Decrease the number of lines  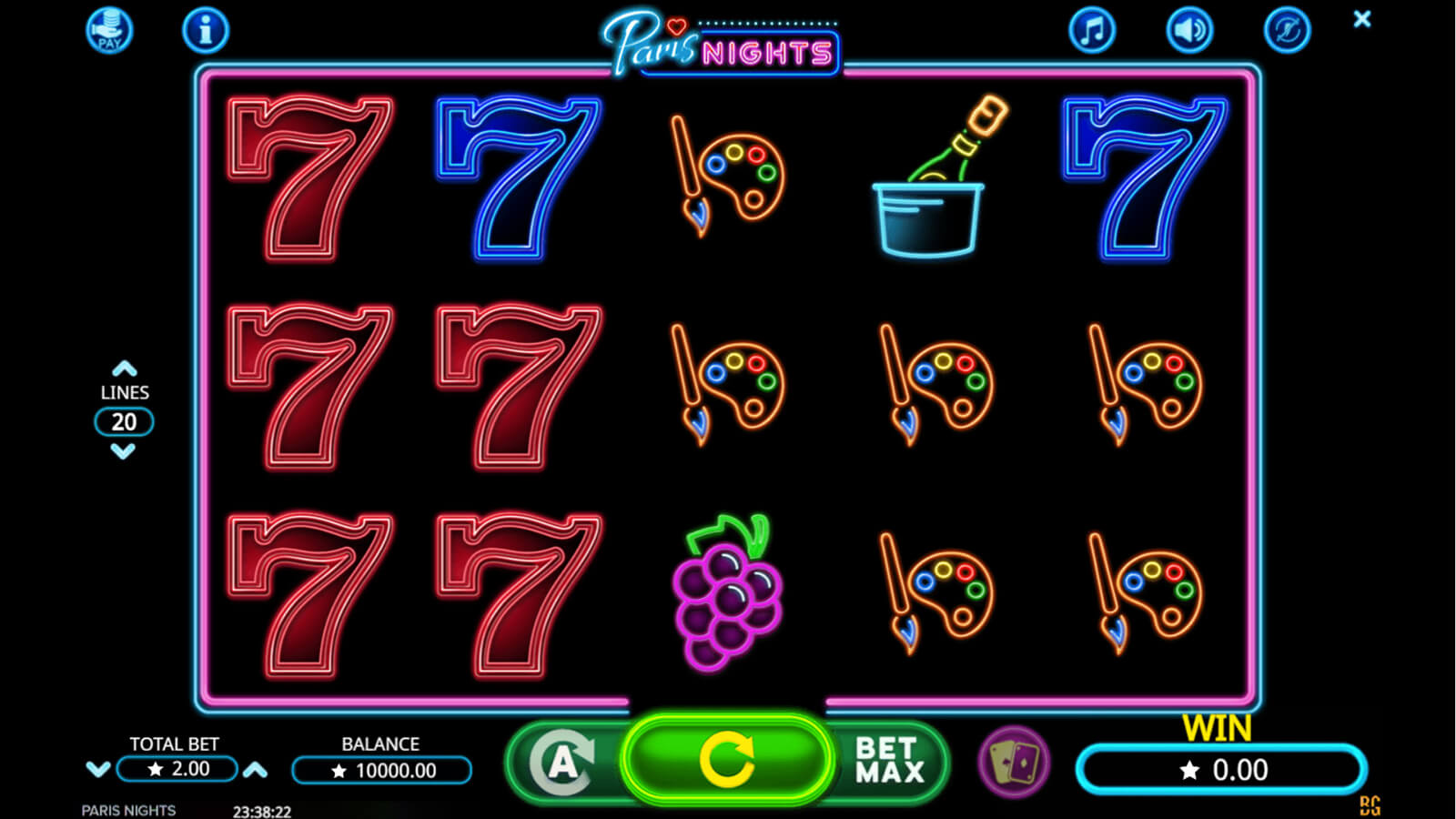(124, 451)
